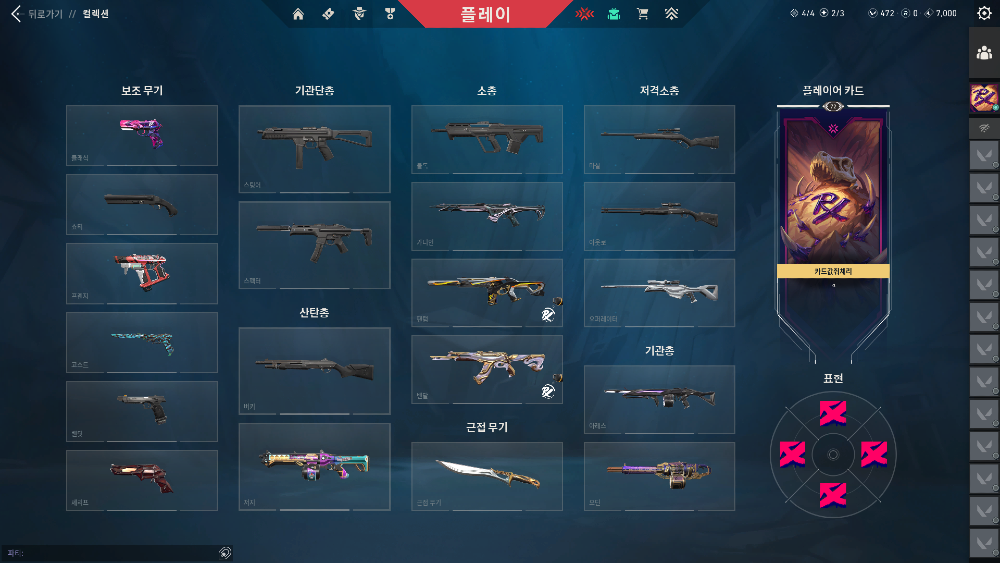Choose the Bulldog rifle slot
The width and height of the screenshot is (1000, 563).
tap(487, 139)
